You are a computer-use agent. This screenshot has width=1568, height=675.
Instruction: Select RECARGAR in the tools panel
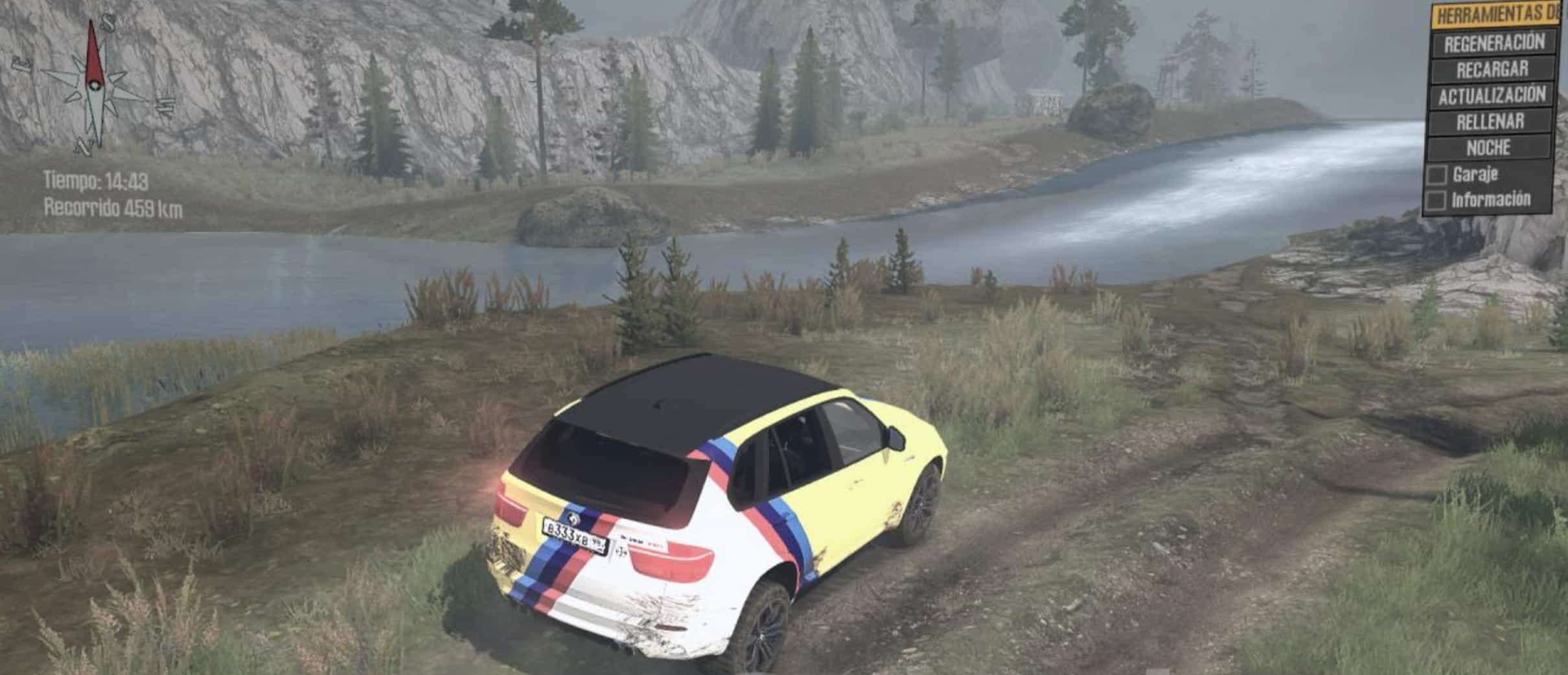pos(1492,69)
